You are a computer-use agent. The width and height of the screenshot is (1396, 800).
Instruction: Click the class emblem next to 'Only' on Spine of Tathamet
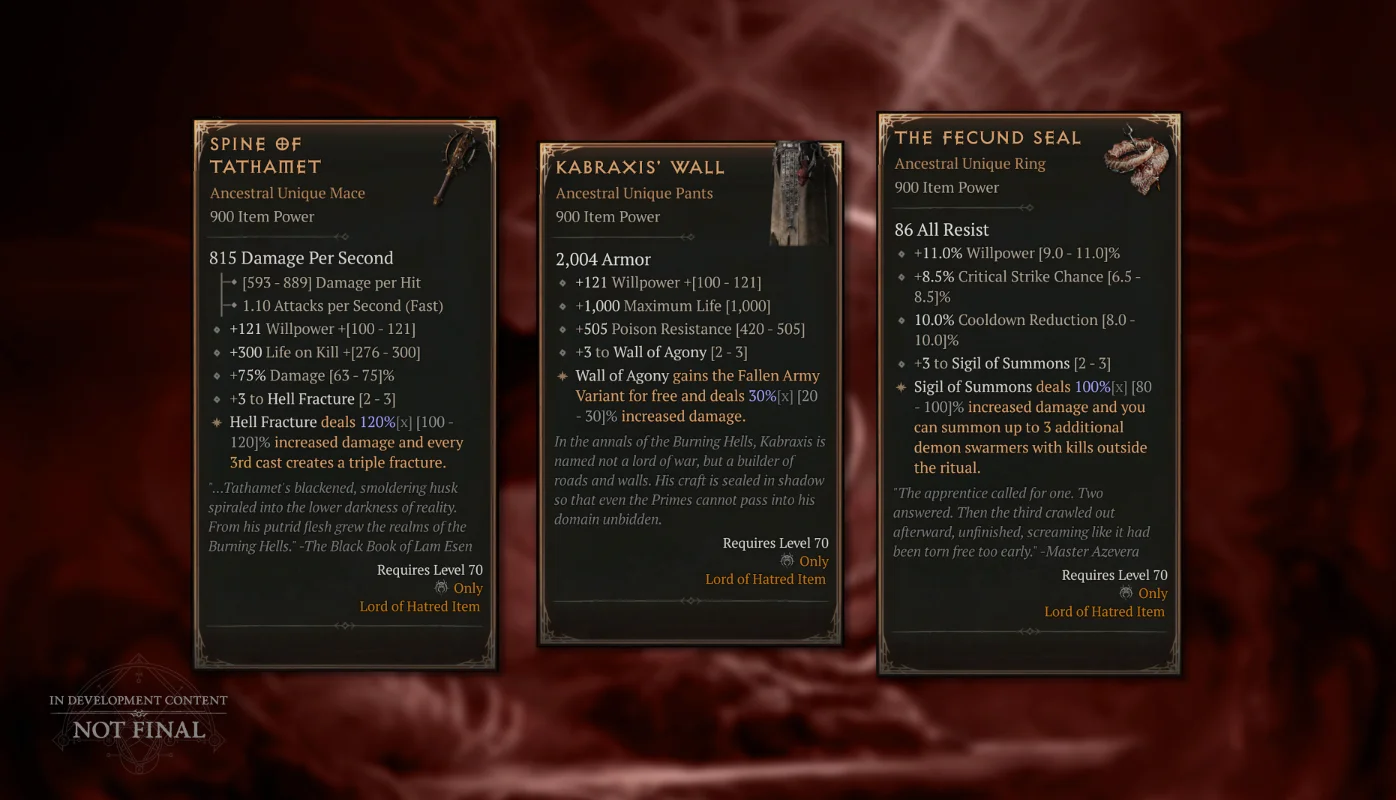tap(441, 588)
